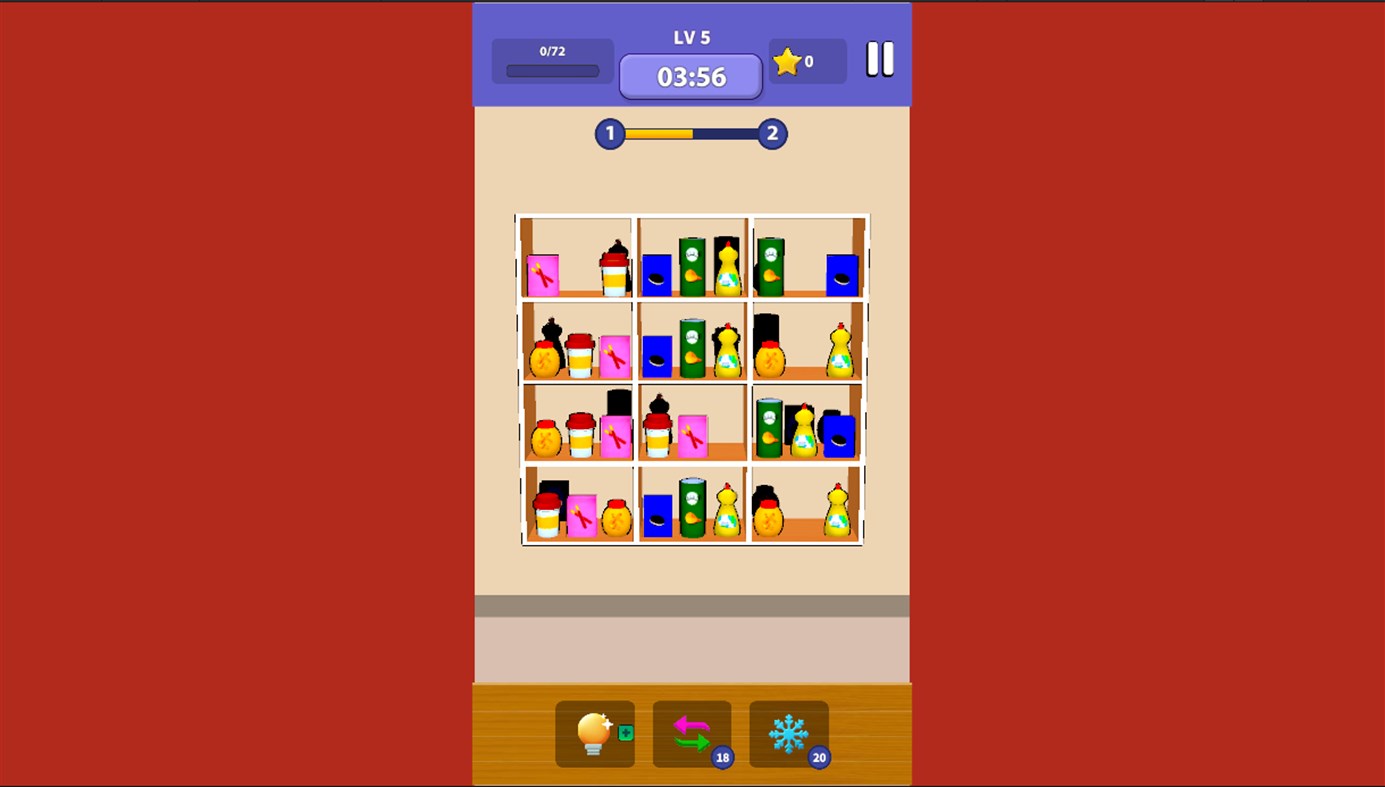Image resolution: width=1385 pixels, height=787 pixels.
Task: Select stage marker 1 on the progress track
Action: pos(609,133)
